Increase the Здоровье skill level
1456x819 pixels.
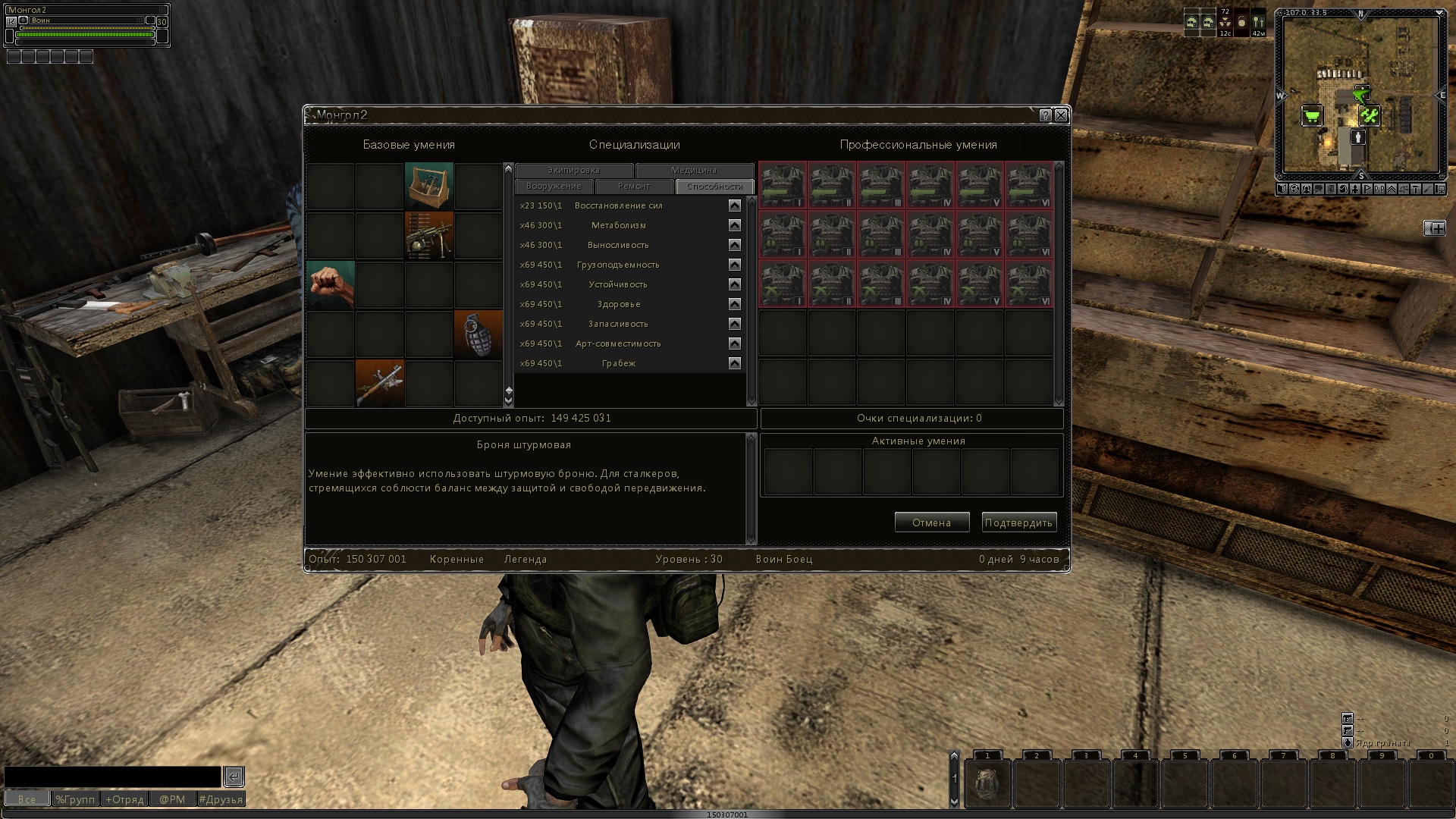click(734, 304)
